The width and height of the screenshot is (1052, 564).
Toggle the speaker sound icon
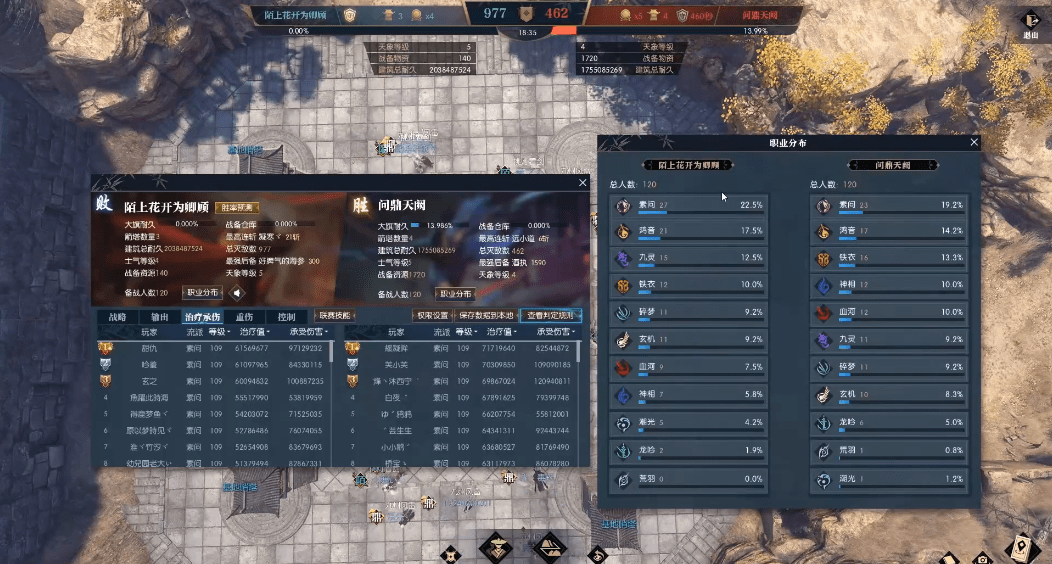point(237,294)
